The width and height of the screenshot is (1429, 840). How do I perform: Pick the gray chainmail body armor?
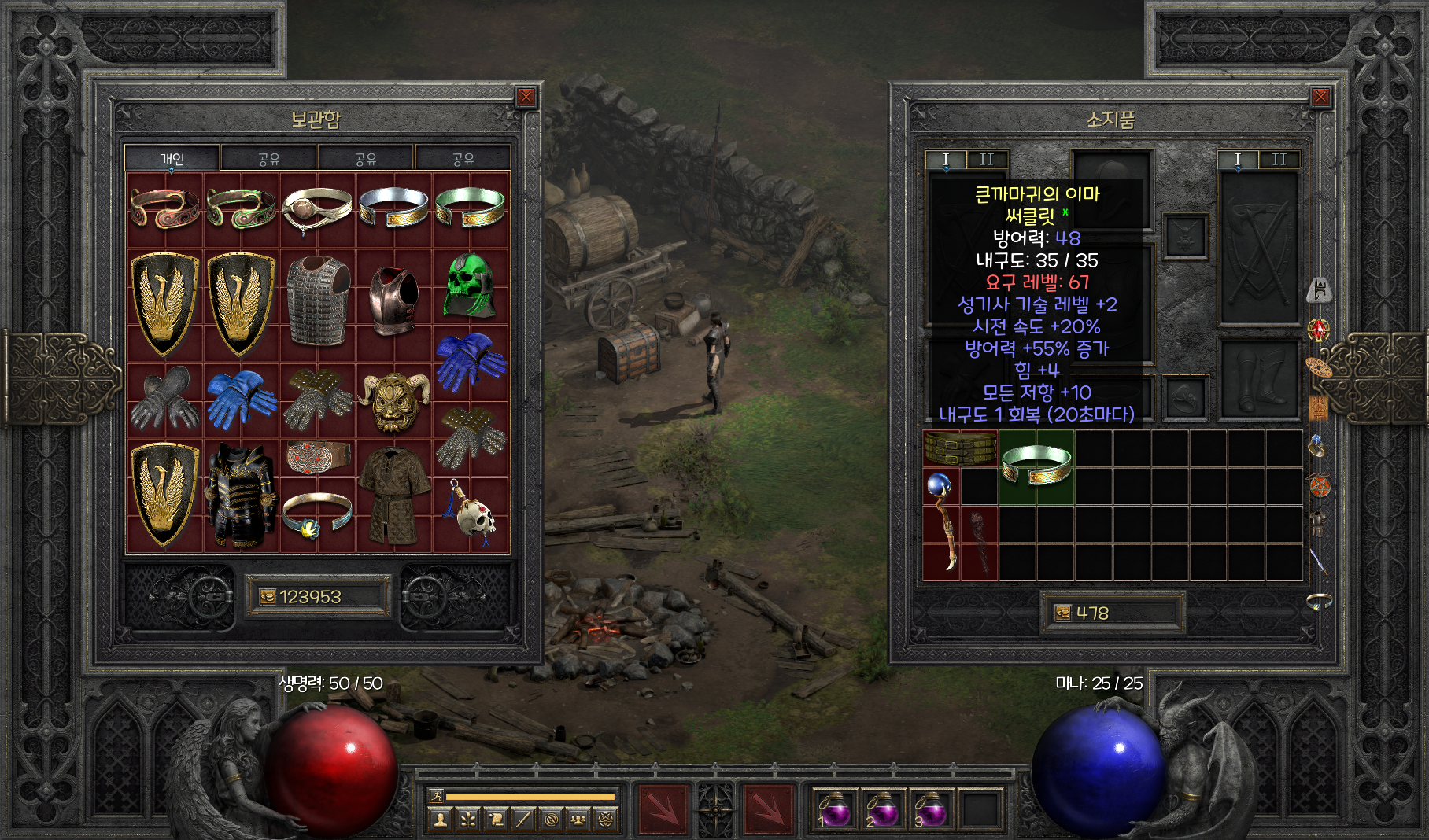[x=318, y=300]
